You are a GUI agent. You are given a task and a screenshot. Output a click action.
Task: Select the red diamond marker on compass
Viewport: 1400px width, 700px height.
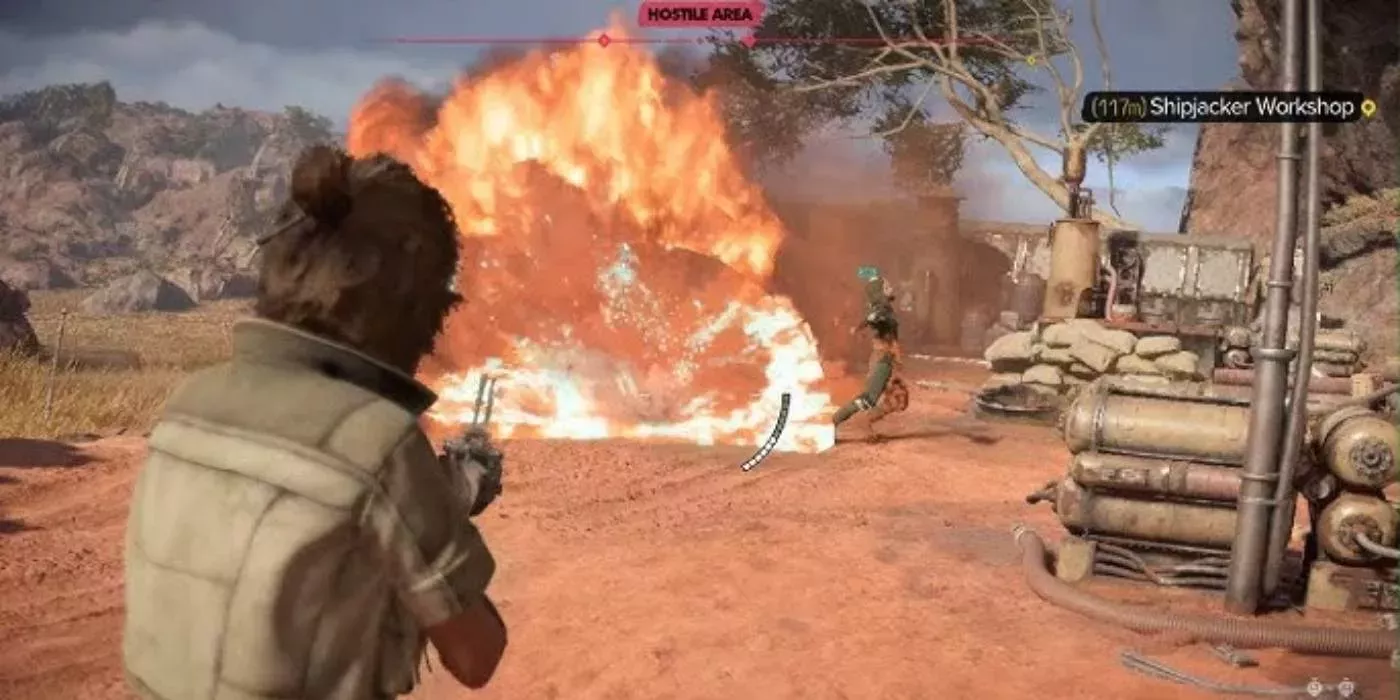point(603,40)
